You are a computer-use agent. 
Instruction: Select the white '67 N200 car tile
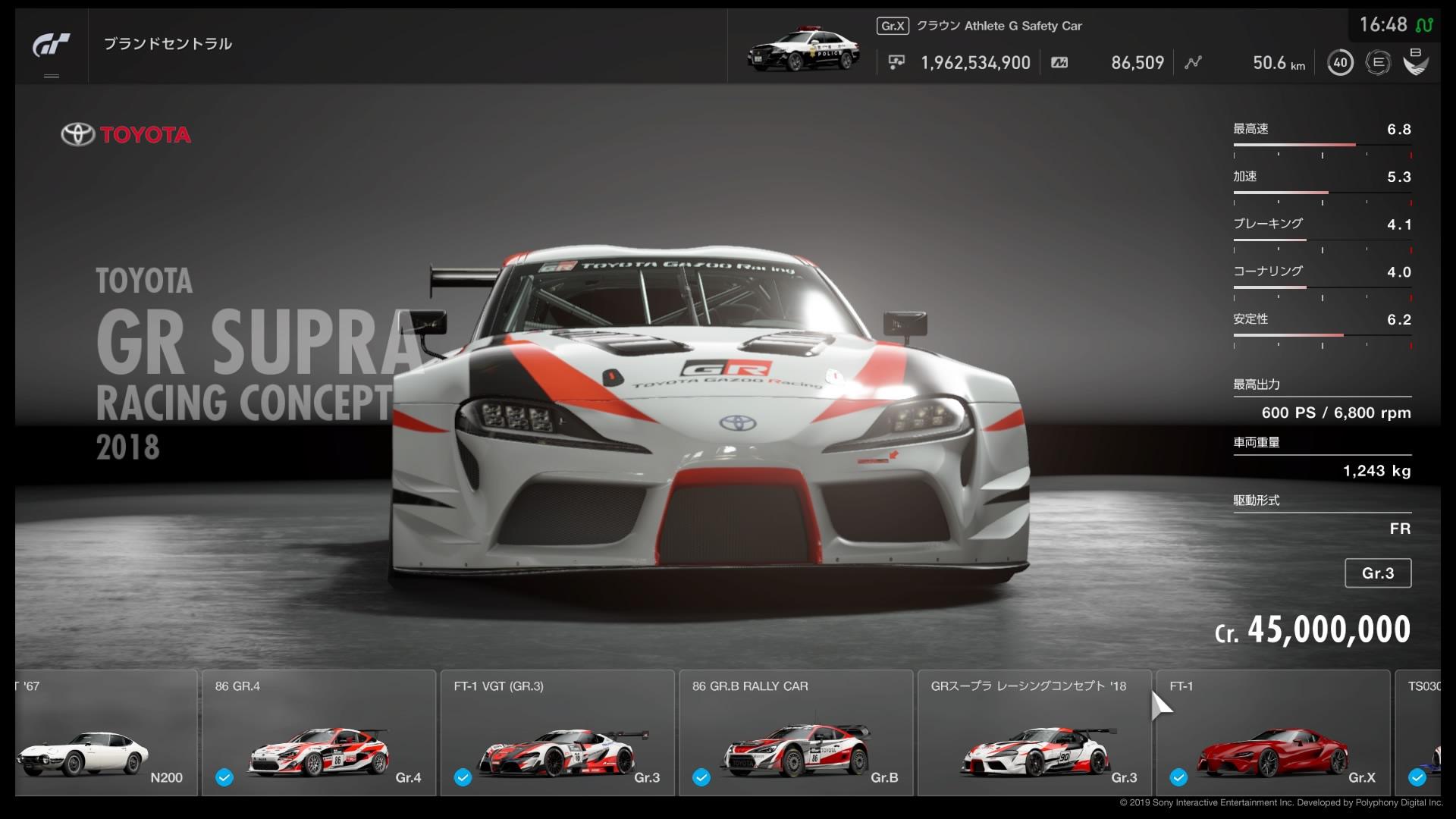click(105, 733)
